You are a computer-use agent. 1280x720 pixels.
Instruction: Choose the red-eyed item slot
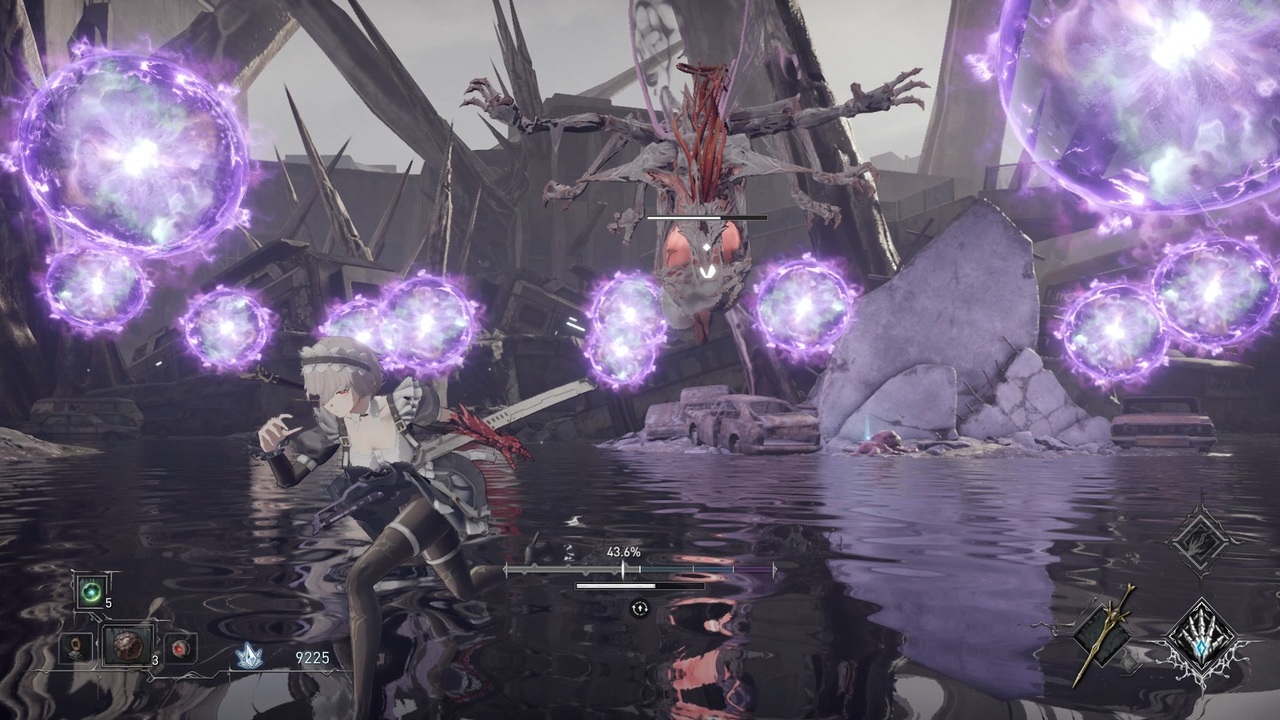(179, 648)
